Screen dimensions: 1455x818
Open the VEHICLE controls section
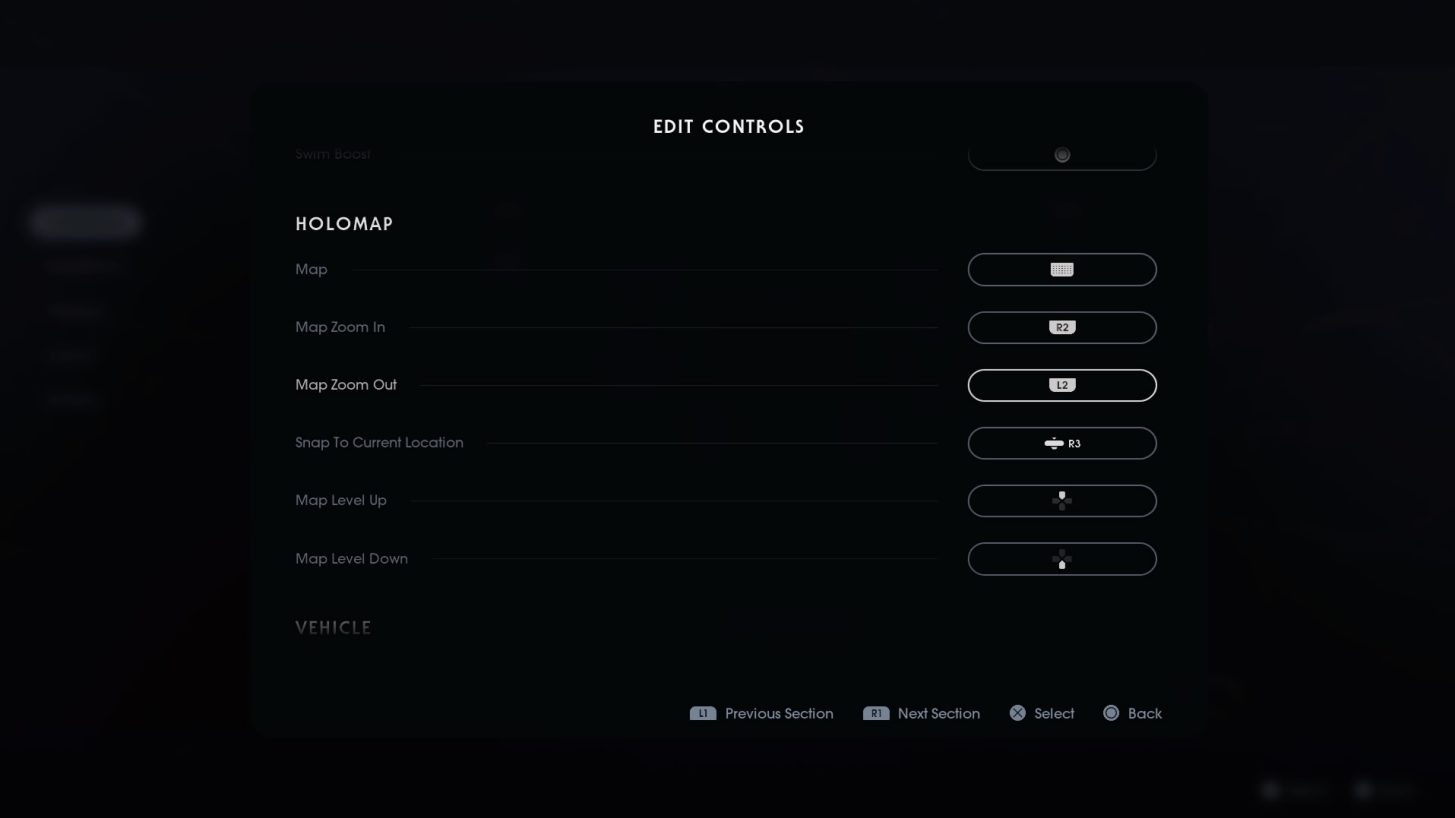point(333,627)
